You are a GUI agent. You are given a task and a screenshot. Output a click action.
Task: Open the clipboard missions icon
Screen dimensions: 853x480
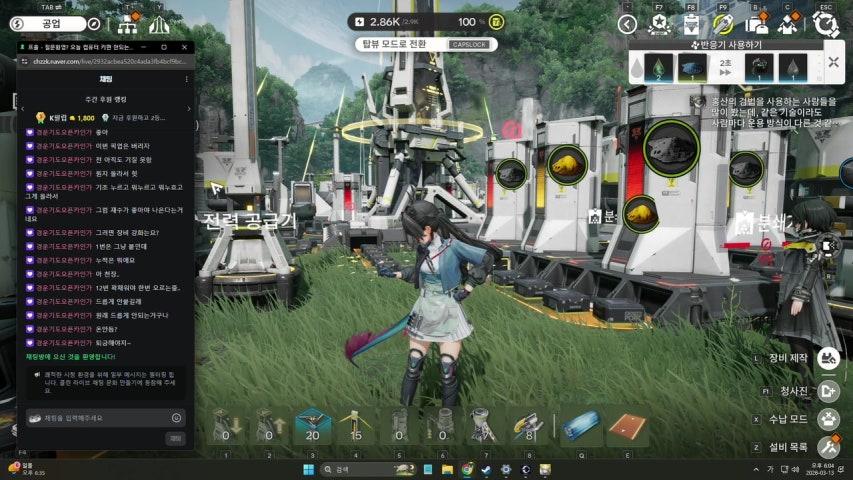click(691, 25)
